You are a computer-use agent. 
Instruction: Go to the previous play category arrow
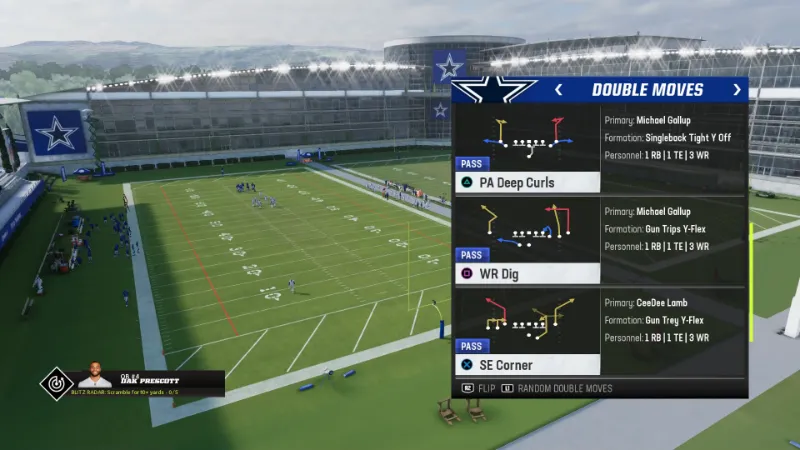[x=558, y=90]
